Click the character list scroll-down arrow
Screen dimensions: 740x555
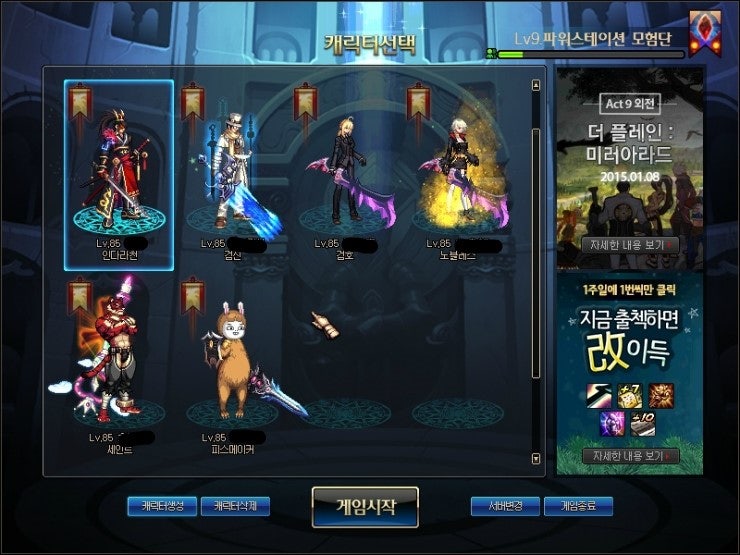(x=537, y=459)
